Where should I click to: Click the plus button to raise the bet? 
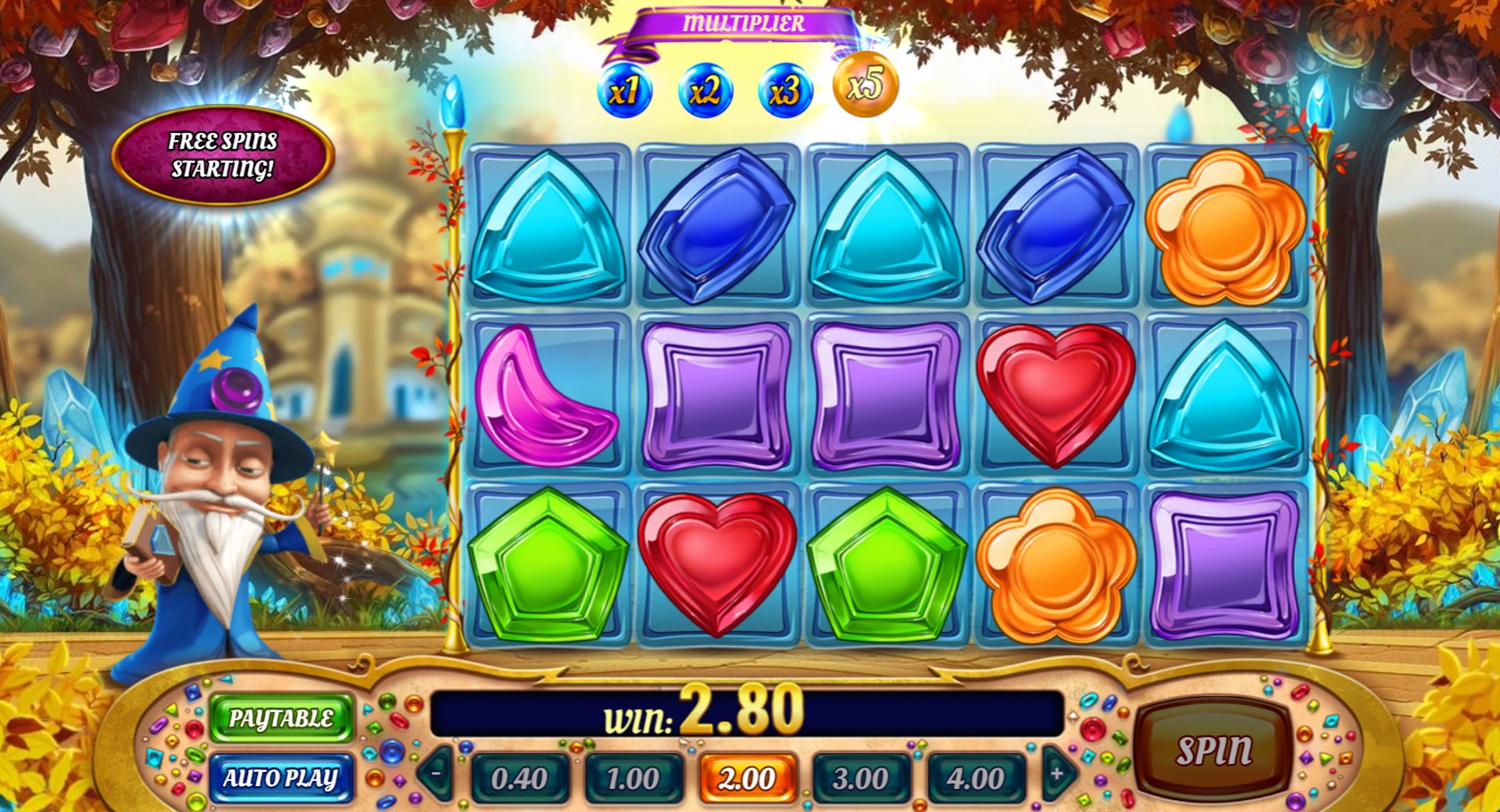tap(1056, 775)
